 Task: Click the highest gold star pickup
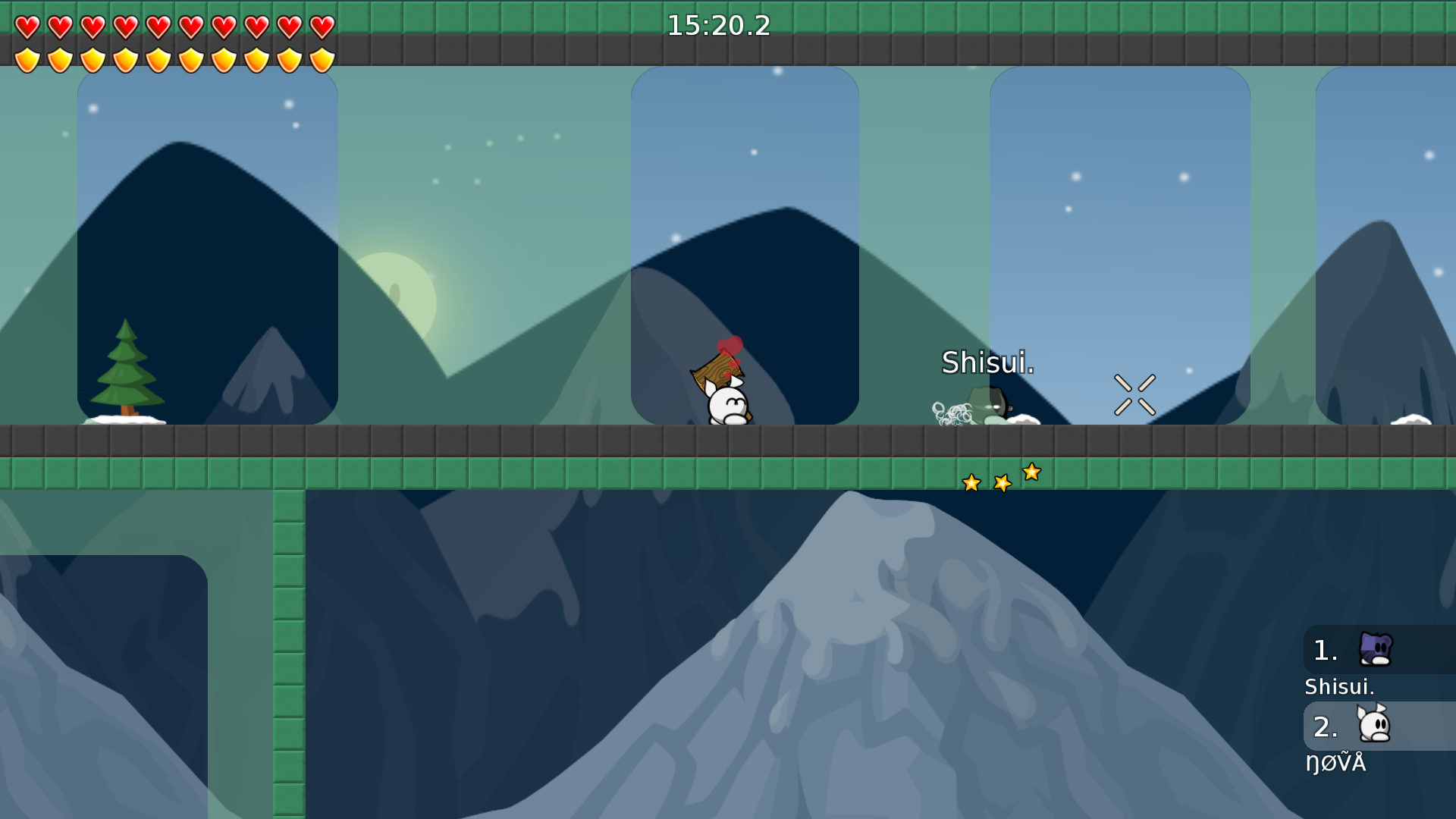[x=1031, y=472]
